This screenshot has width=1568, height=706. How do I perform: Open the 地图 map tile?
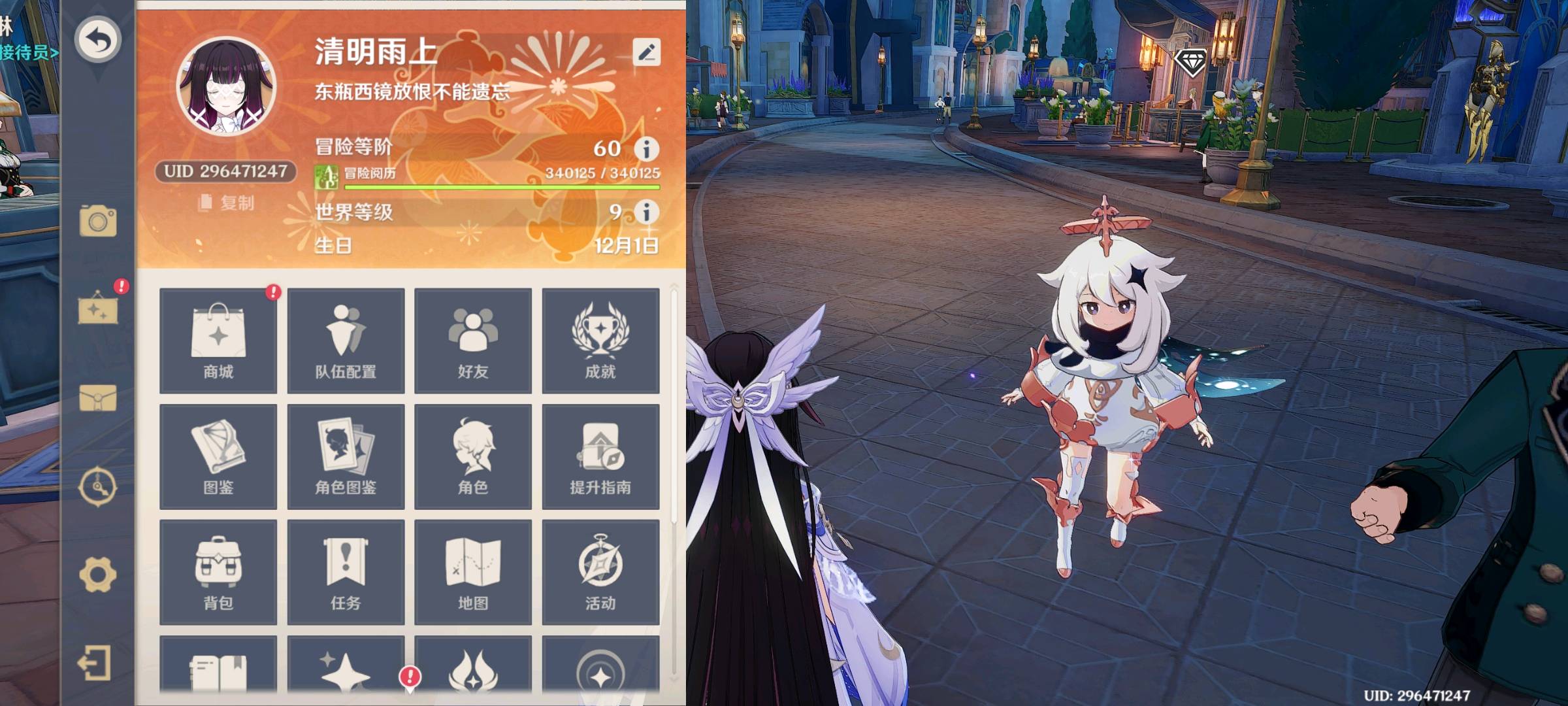(473, 572)
